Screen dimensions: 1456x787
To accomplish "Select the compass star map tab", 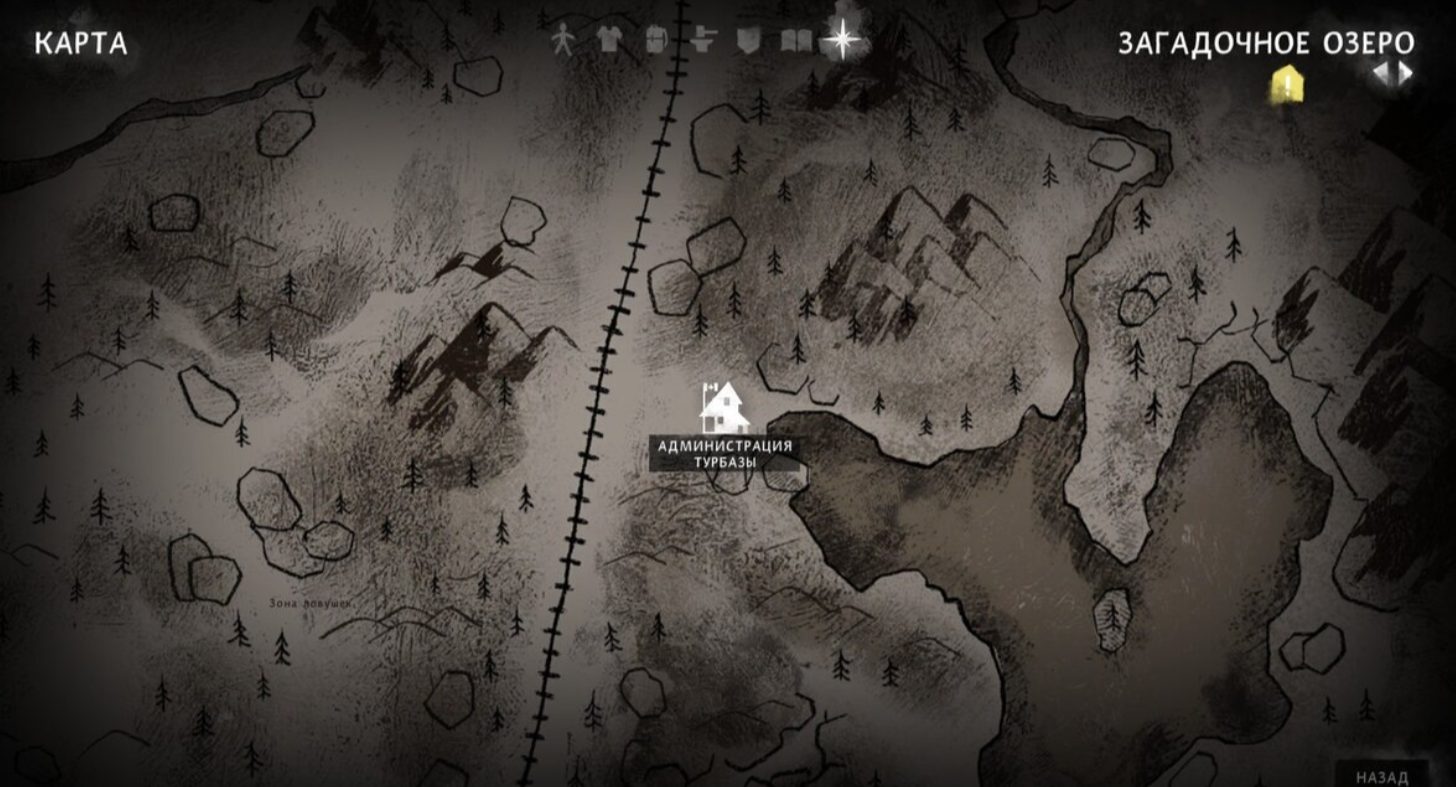I will point(842,41).
